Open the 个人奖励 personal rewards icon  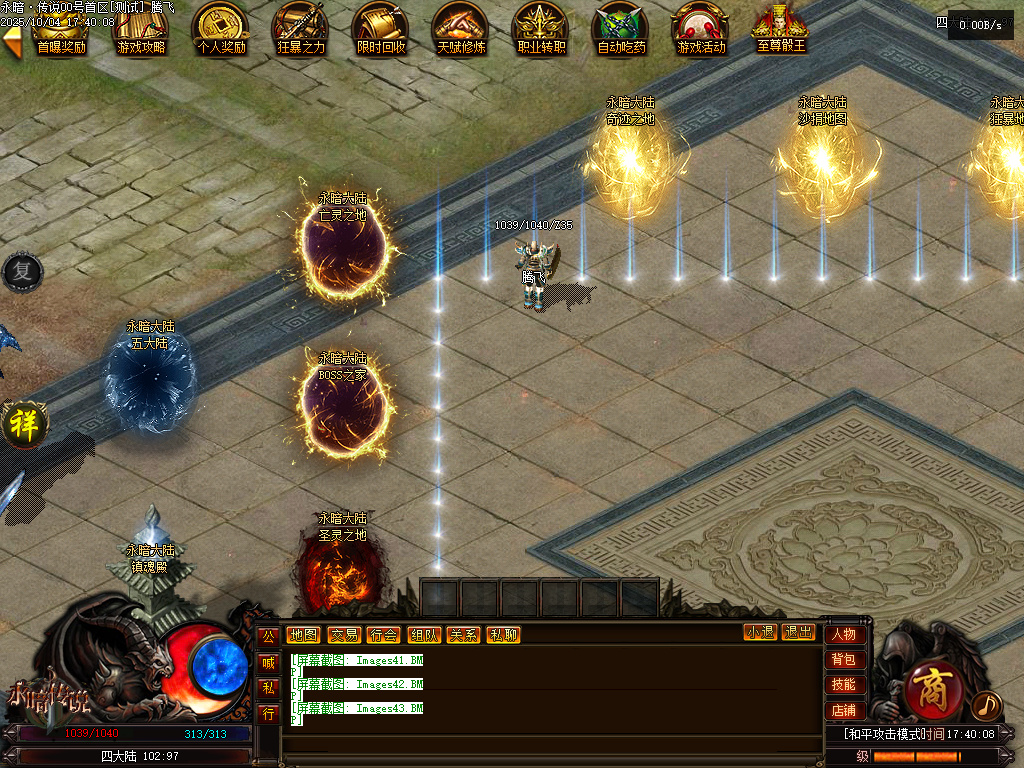point(221,28)
